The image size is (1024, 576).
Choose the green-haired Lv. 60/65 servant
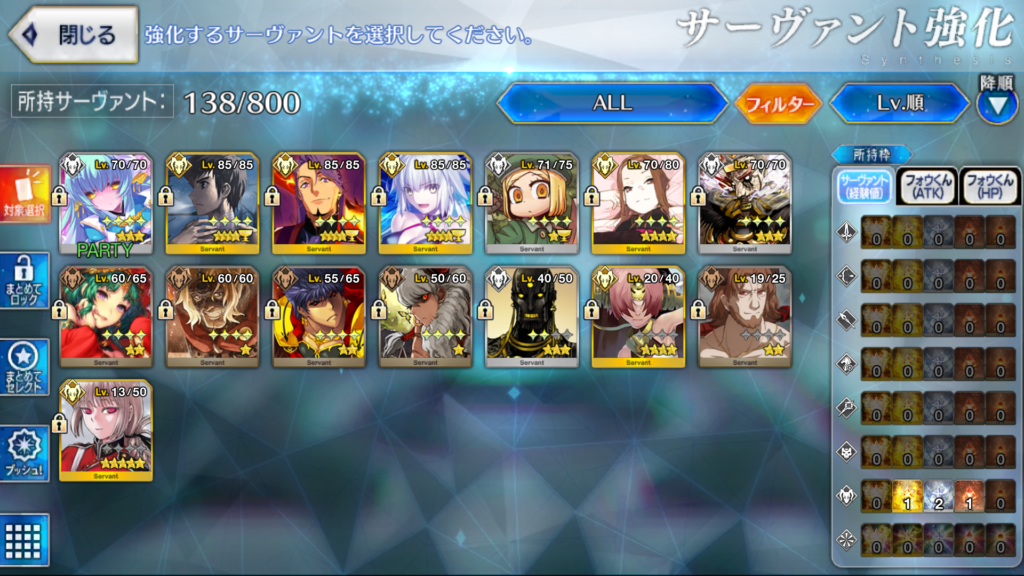click(106, 316)
